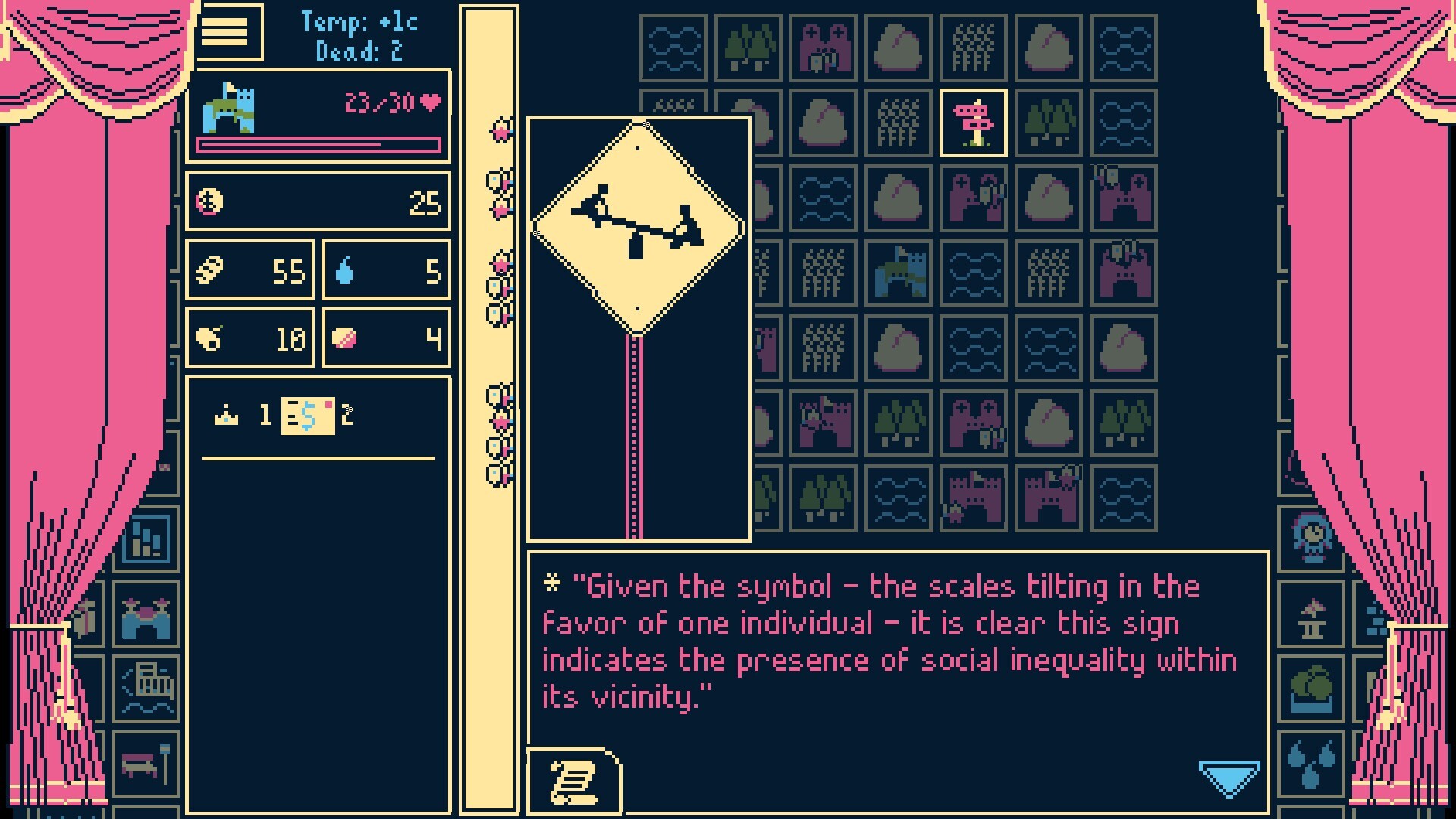Click the flooded crib icon in the left sidebar
Screen dimensions: 1456x819
pos(144,689)
